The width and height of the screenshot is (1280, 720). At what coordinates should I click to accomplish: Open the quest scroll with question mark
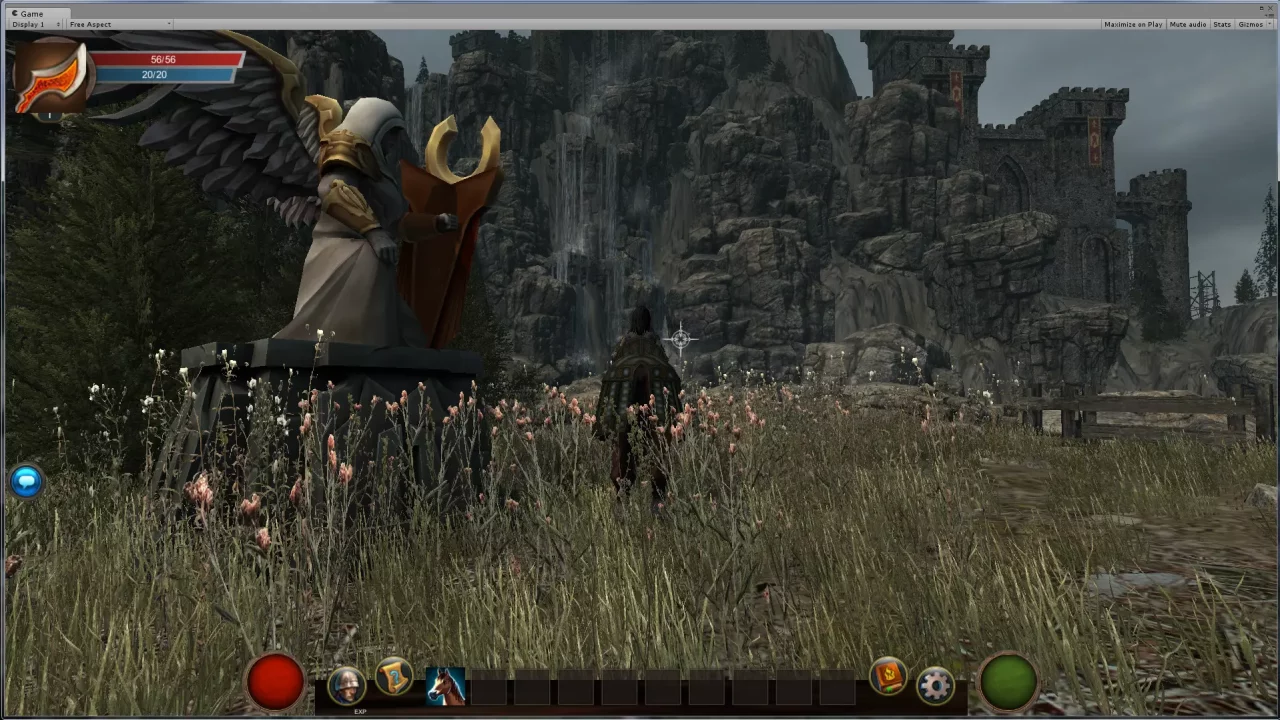point(394,677)
